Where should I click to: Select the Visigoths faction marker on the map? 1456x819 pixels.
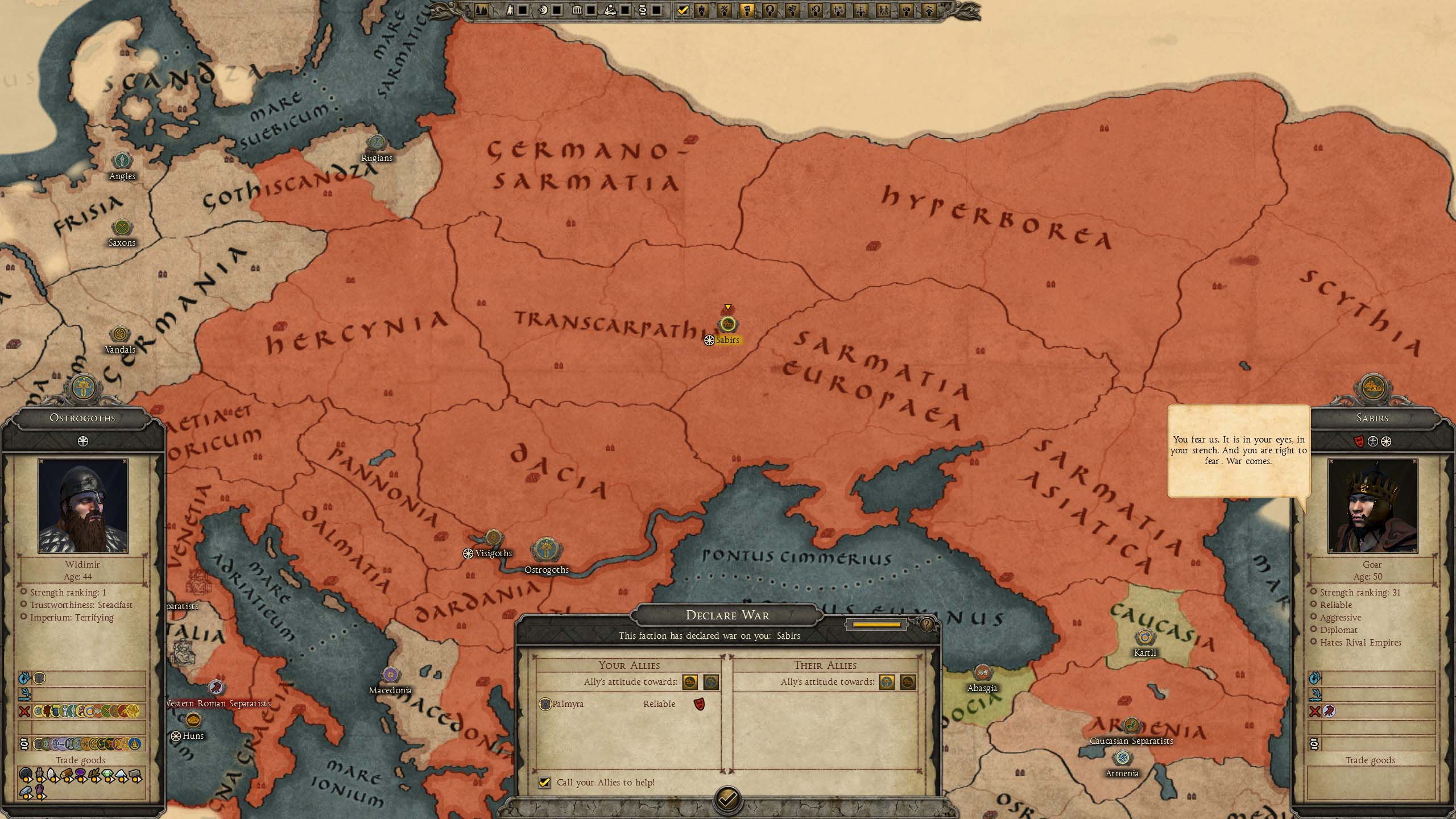pyautogui.click(x=493, y=537)
